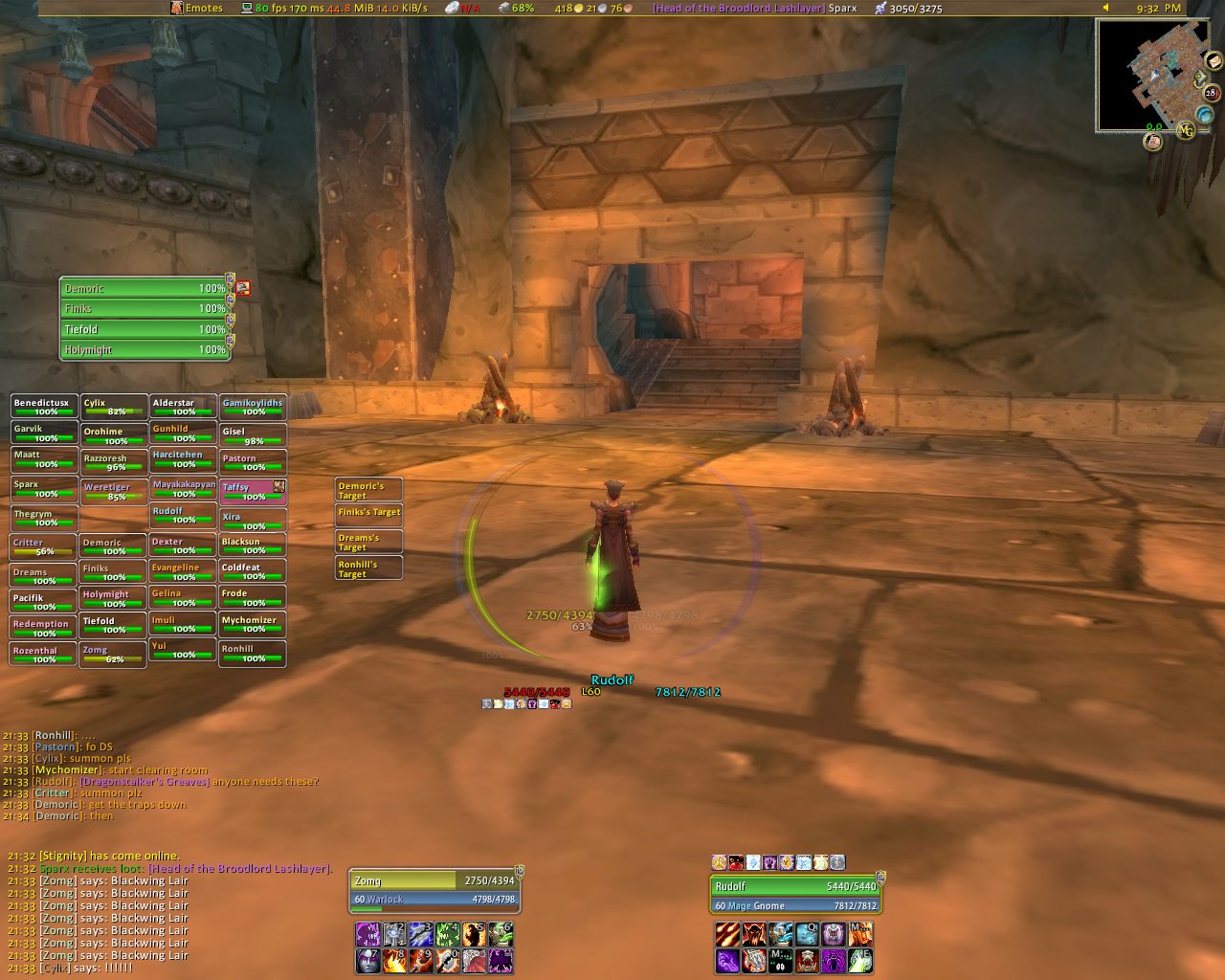1225x980 pixels.
Task: Click the red 28 minimap button
Action: [x=1211, y=93]
